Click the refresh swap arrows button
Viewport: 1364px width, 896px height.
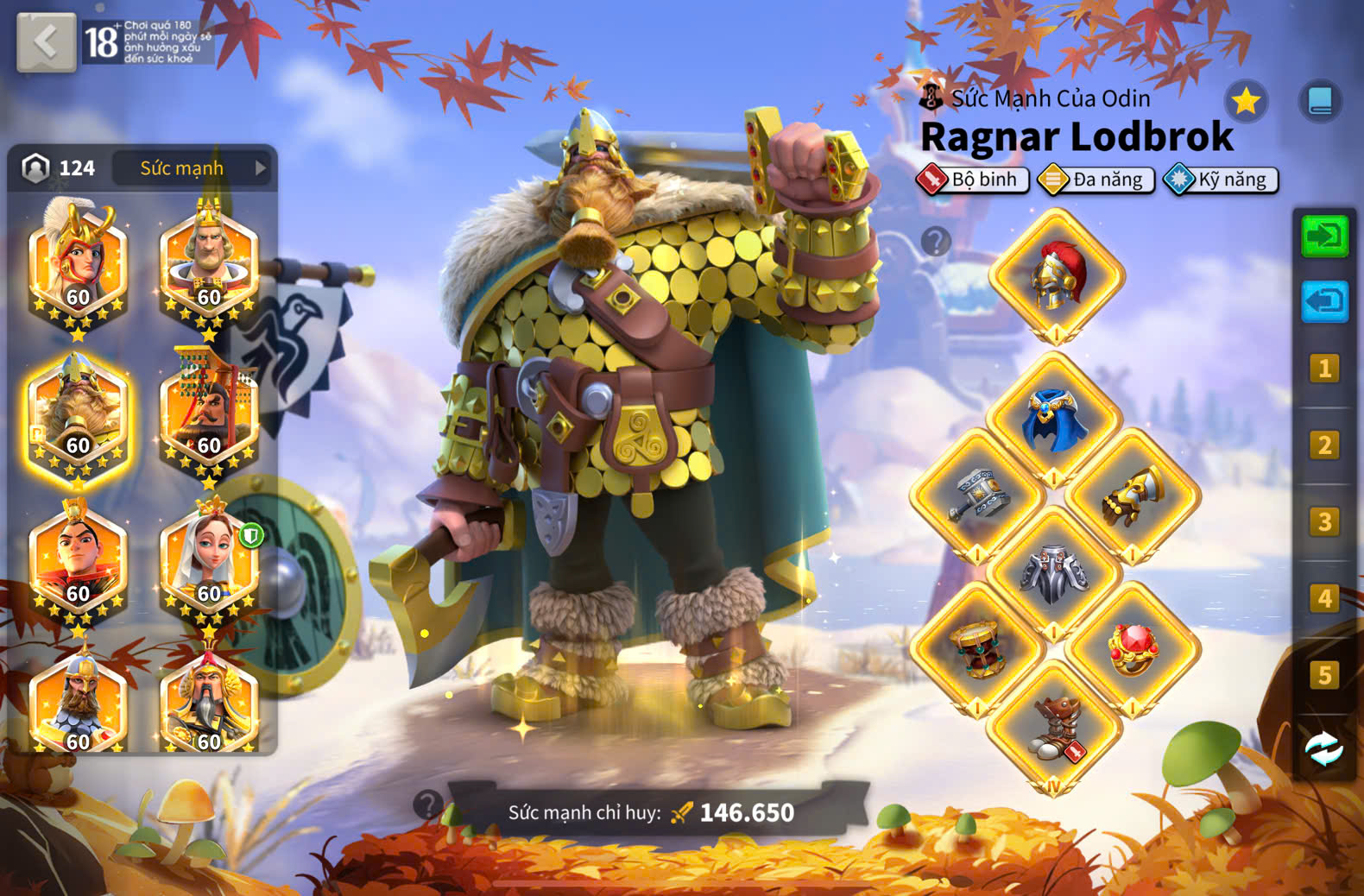(x=1324, y=748)
